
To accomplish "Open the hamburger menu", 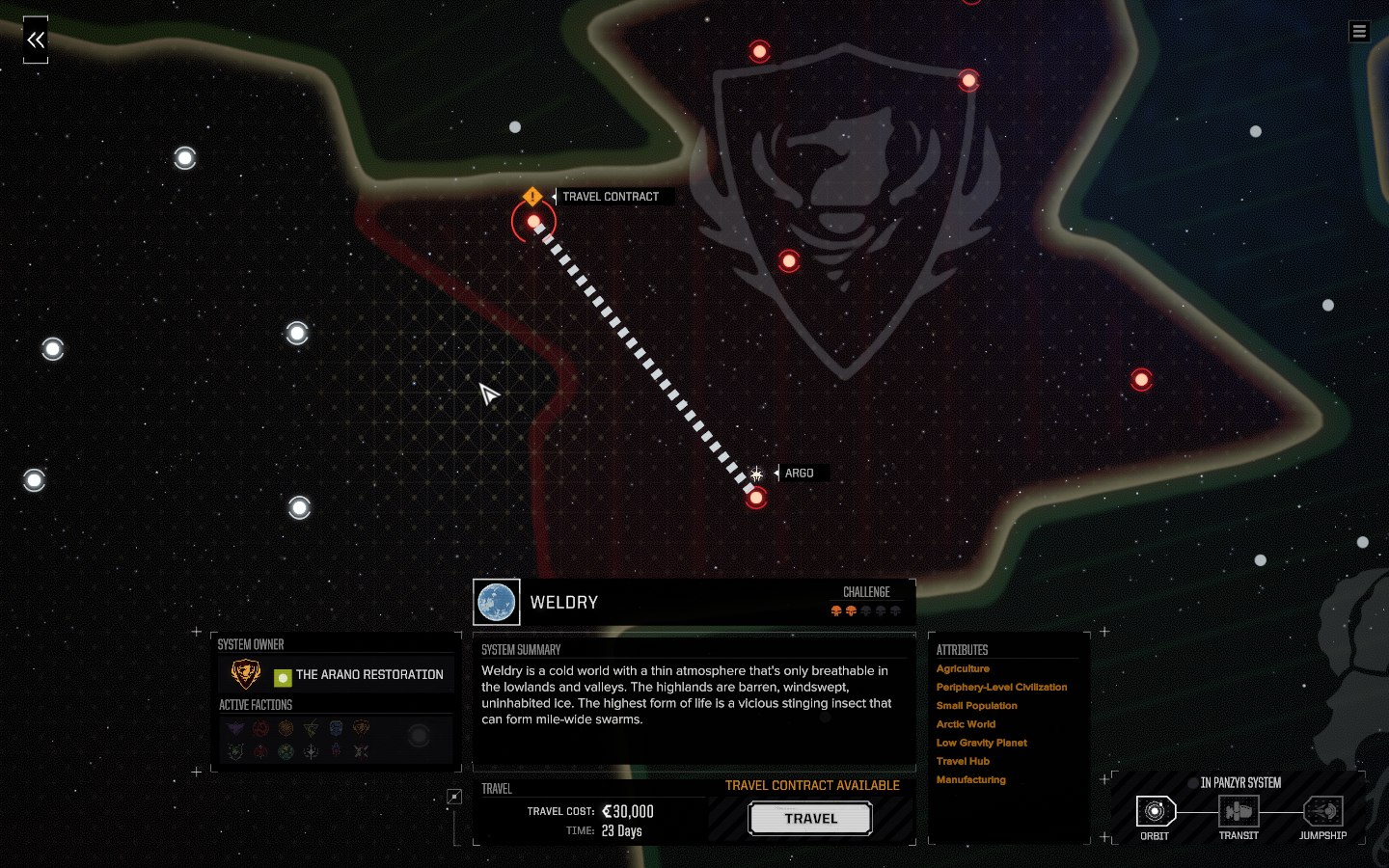I will point(1359,32).
